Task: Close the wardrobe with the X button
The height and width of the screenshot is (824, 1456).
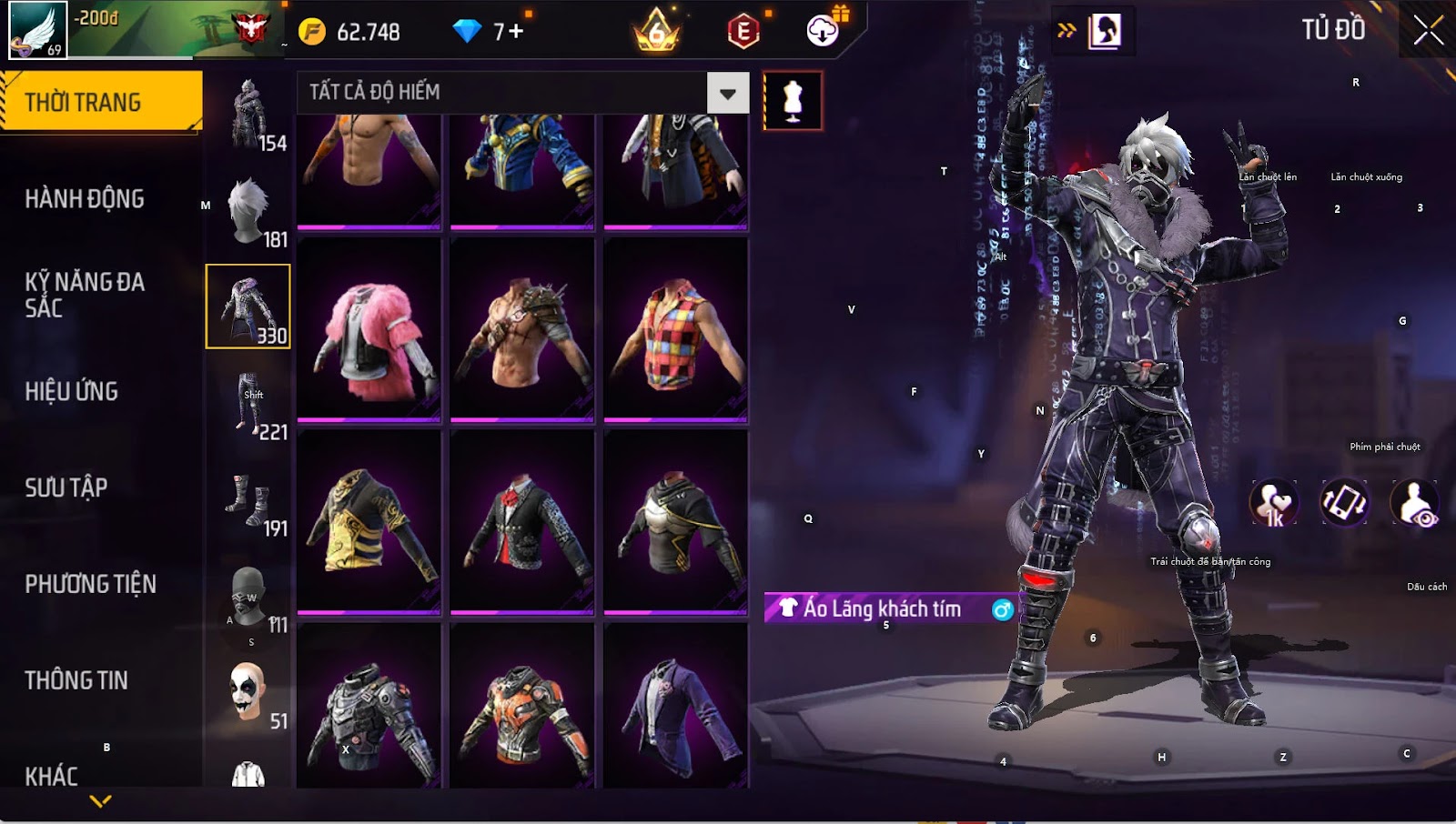Action: [1428, 31]
